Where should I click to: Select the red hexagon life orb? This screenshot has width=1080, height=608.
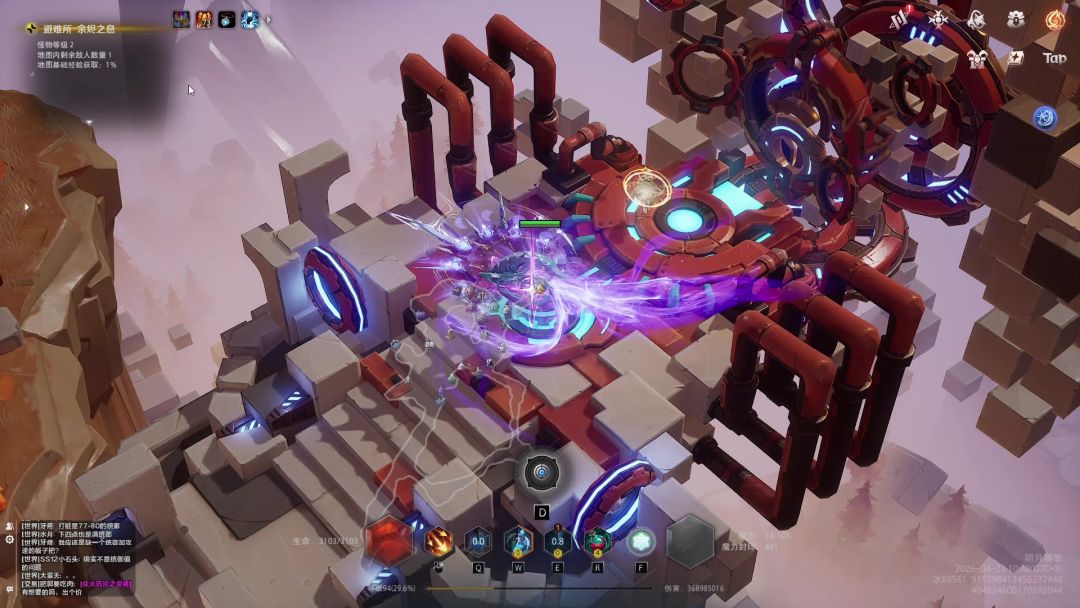point(389,542)
